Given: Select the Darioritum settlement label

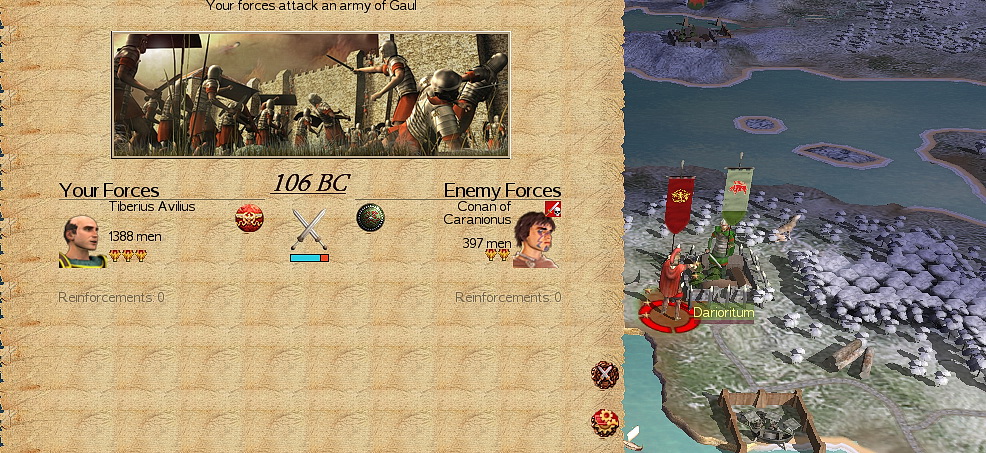Looking at the screenshot, I should [x=722, y=313].
